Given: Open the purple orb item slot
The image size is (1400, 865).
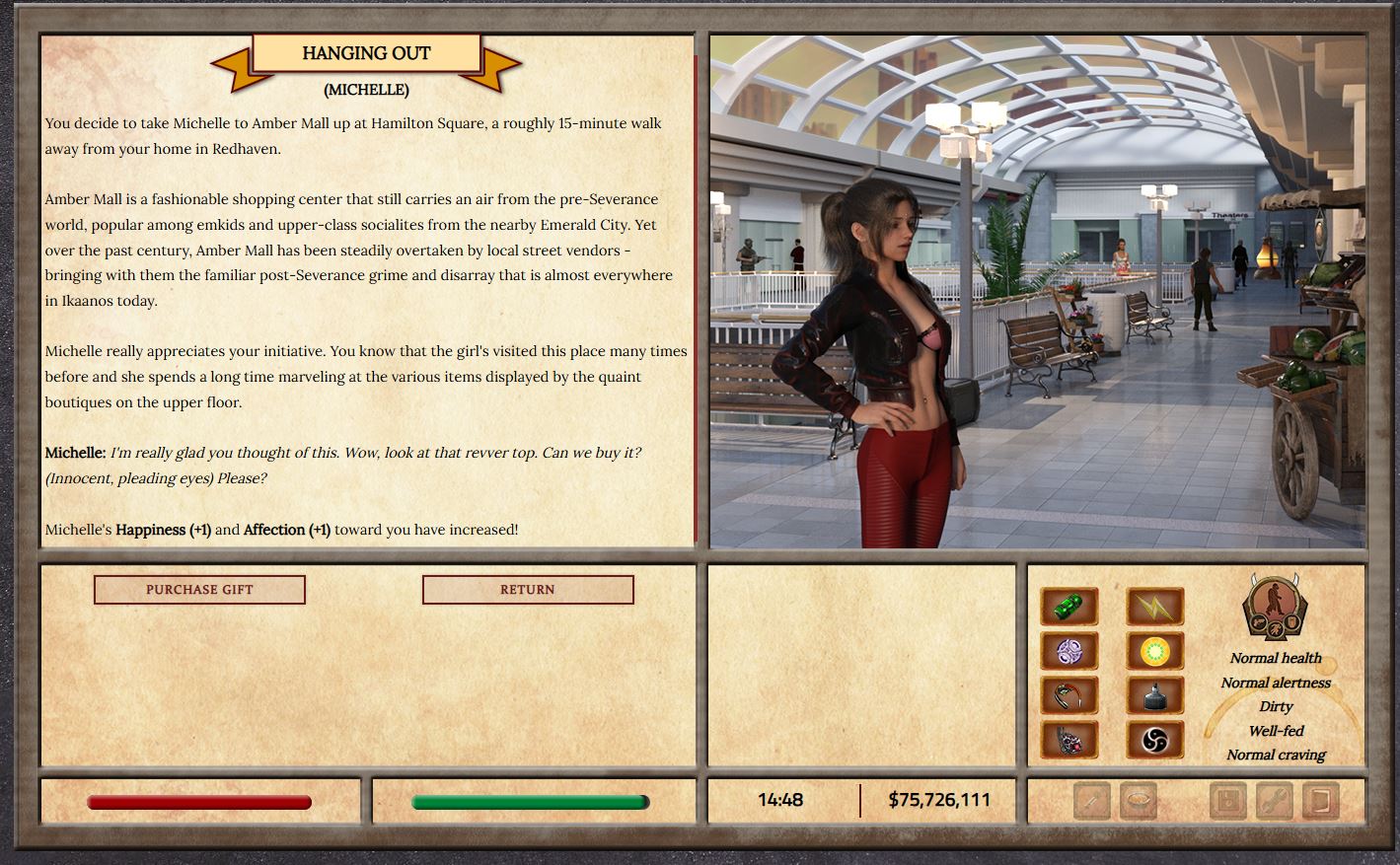Looking at the screenshot, I should pos(1069,651).
